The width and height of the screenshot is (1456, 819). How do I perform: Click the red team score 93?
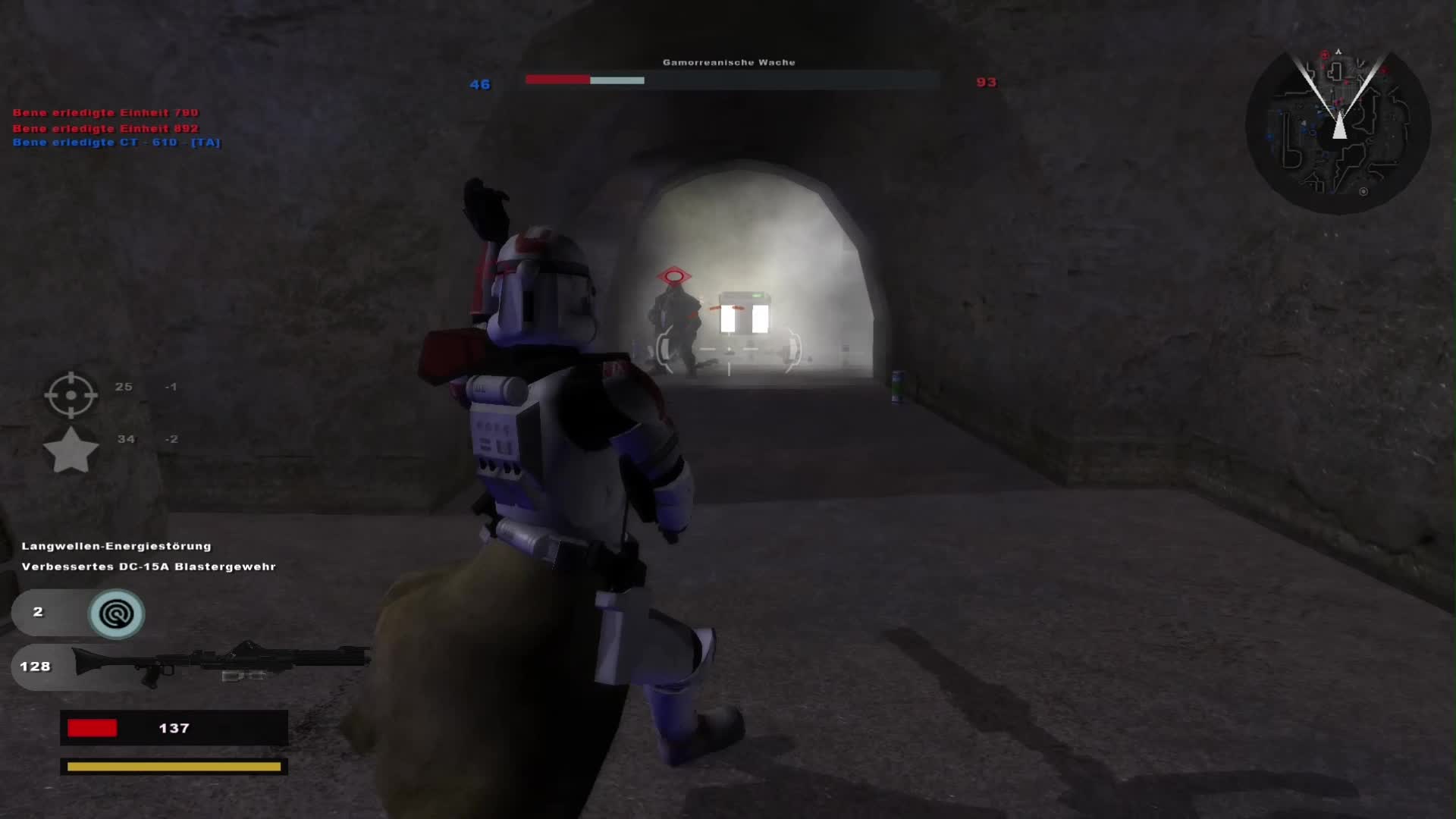(x=987, y=83)
